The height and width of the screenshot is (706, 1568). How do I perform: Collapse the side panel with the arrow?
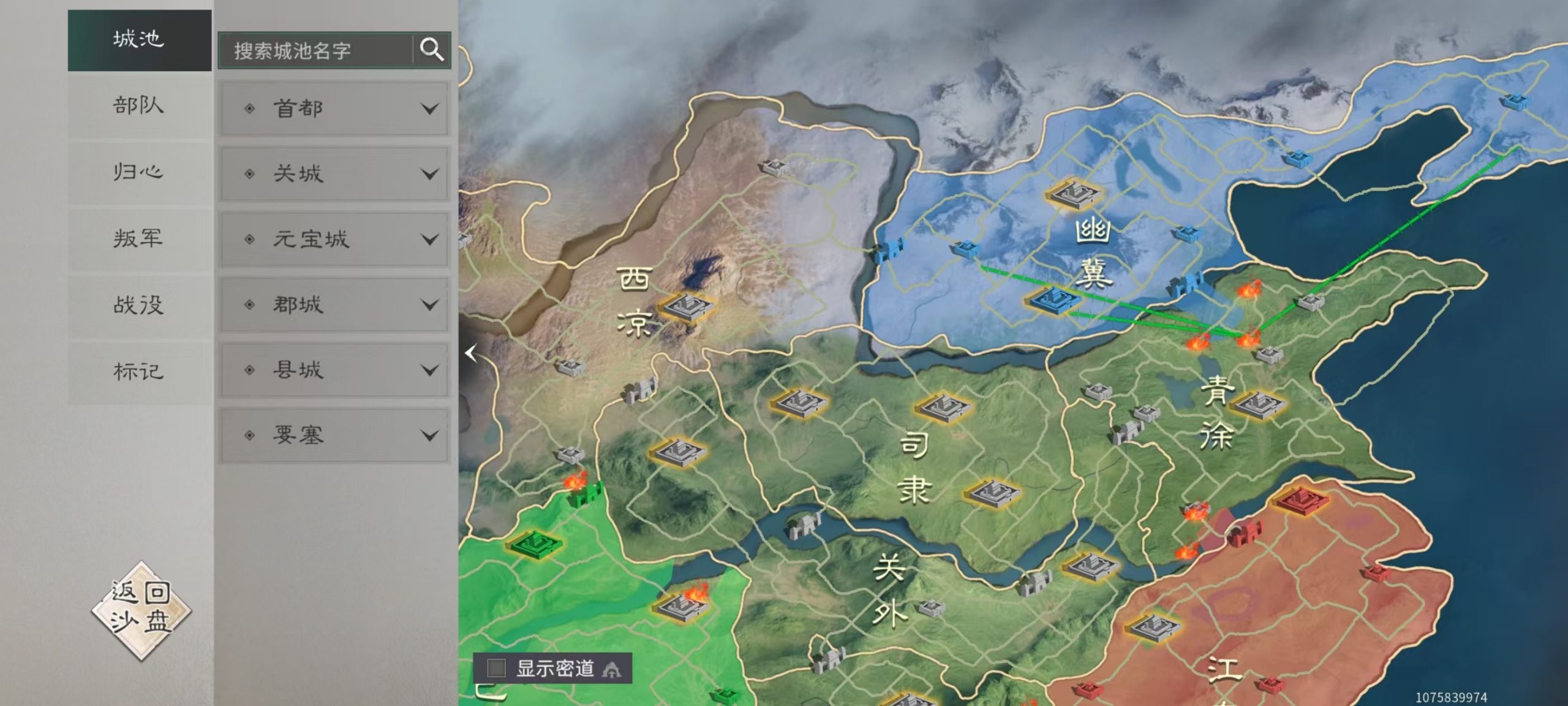471,353
